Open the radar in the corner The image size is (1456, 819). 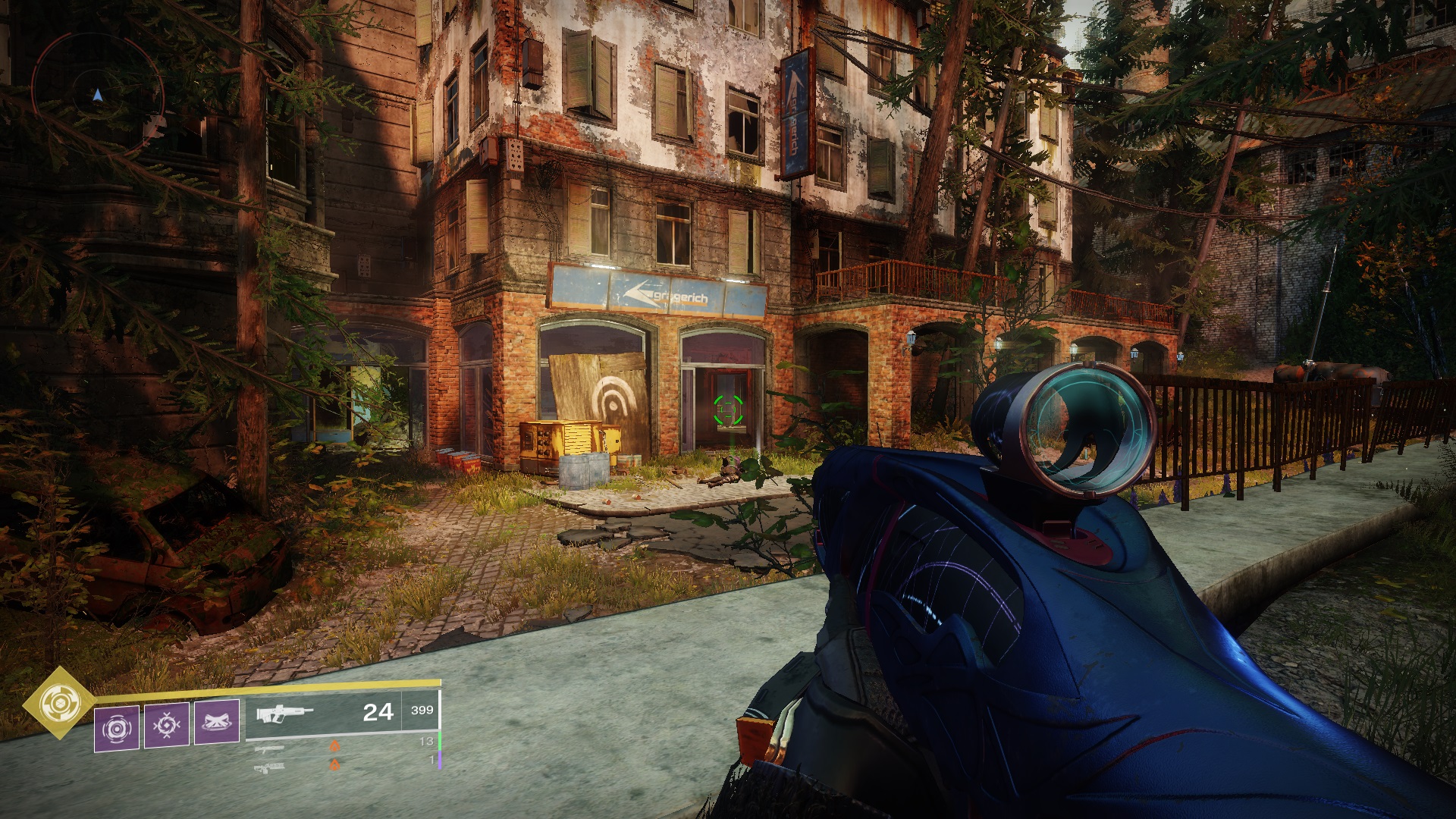pyautogui.click(x=97, y=95)
